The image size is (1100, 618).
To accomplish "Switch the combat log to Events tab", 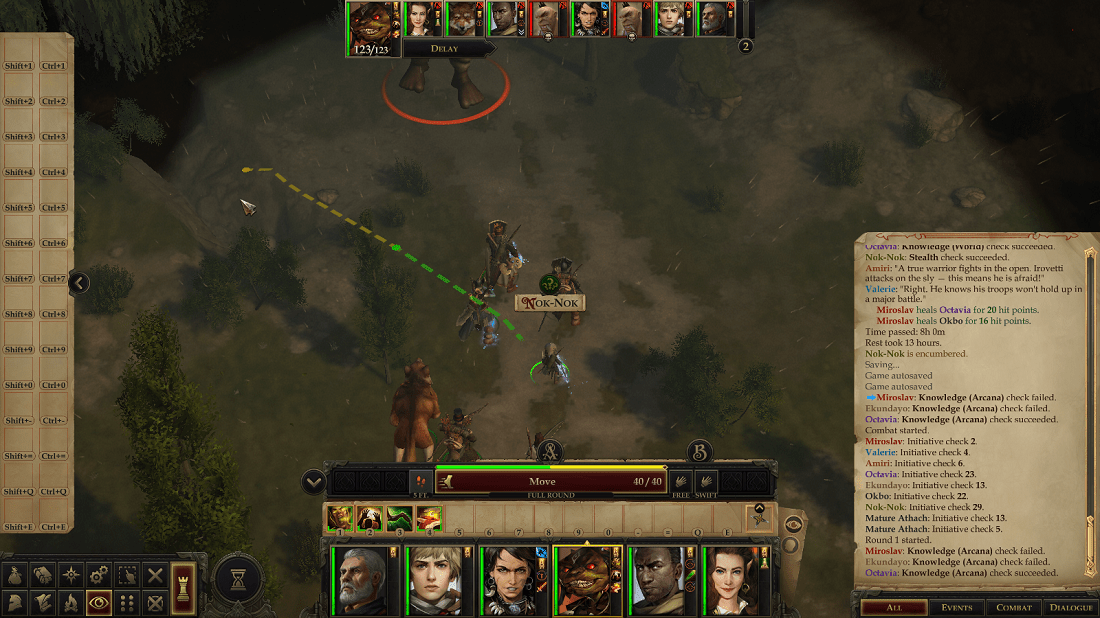I will pos(957,607).
